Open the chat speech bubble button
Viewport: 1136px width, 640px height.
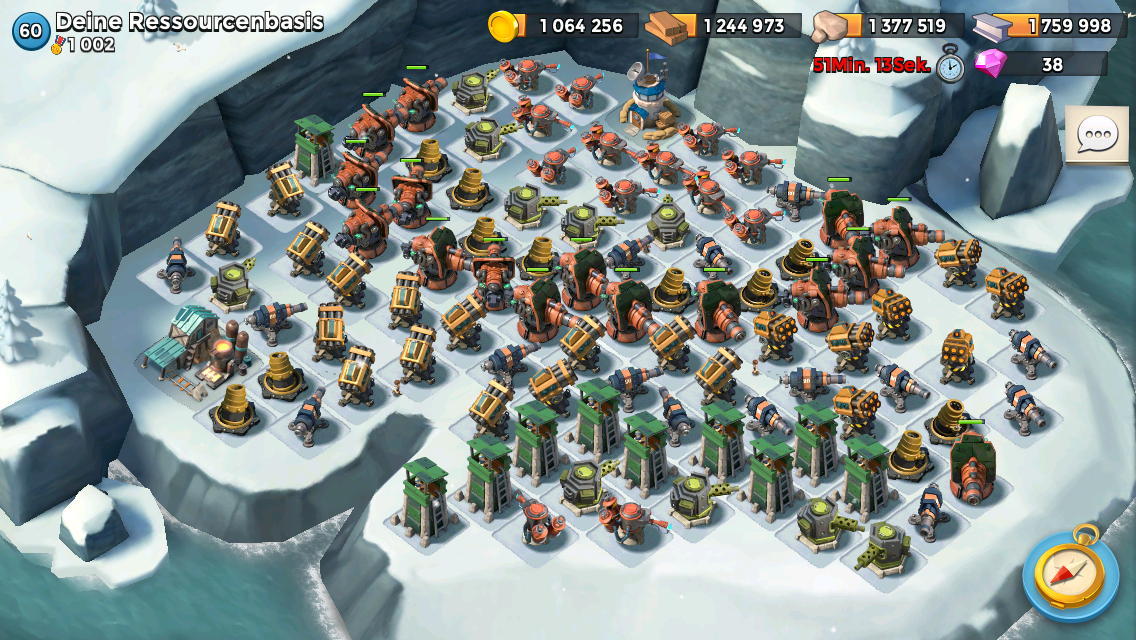1095,134
